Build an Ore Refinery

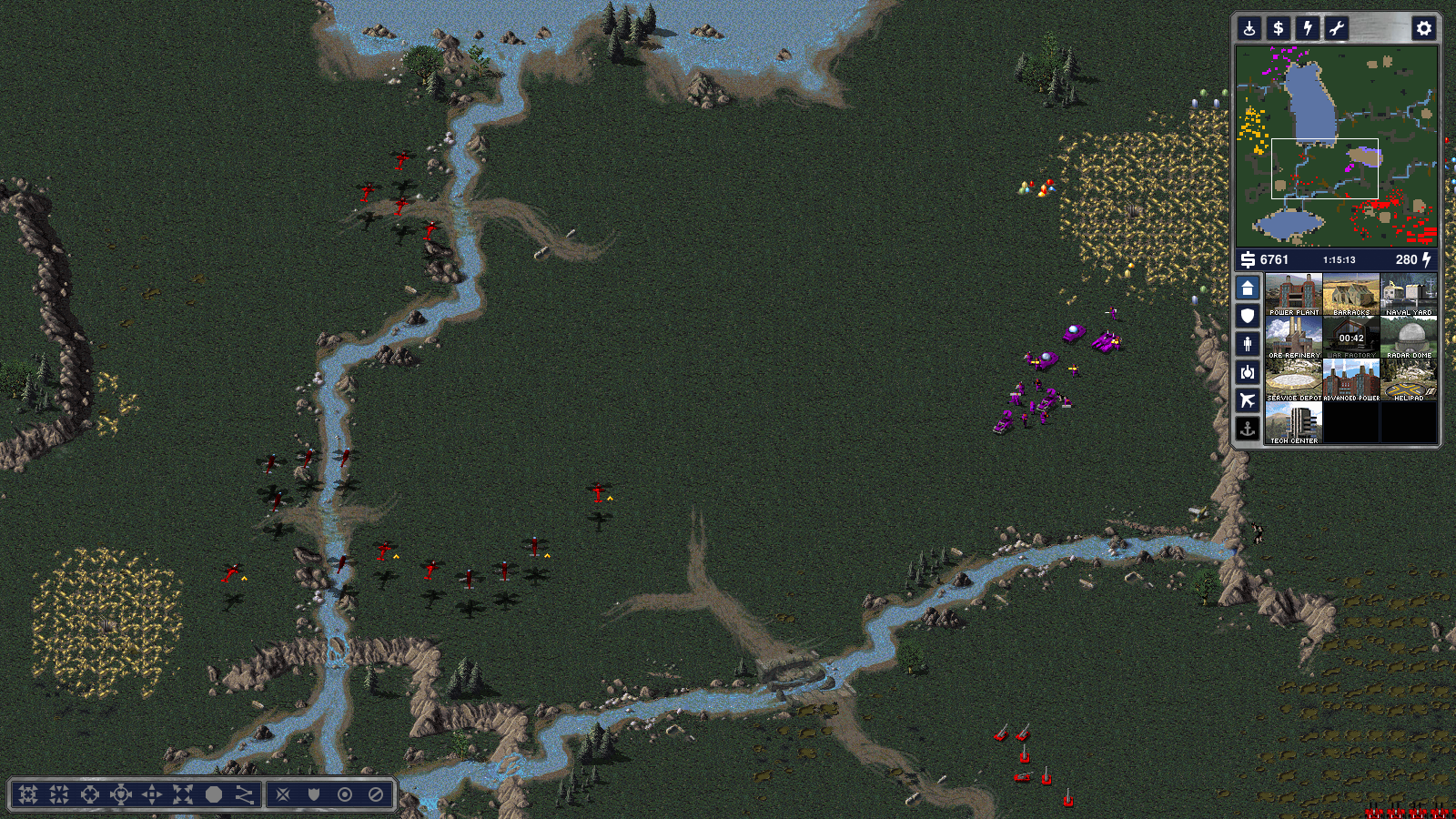1293,337
